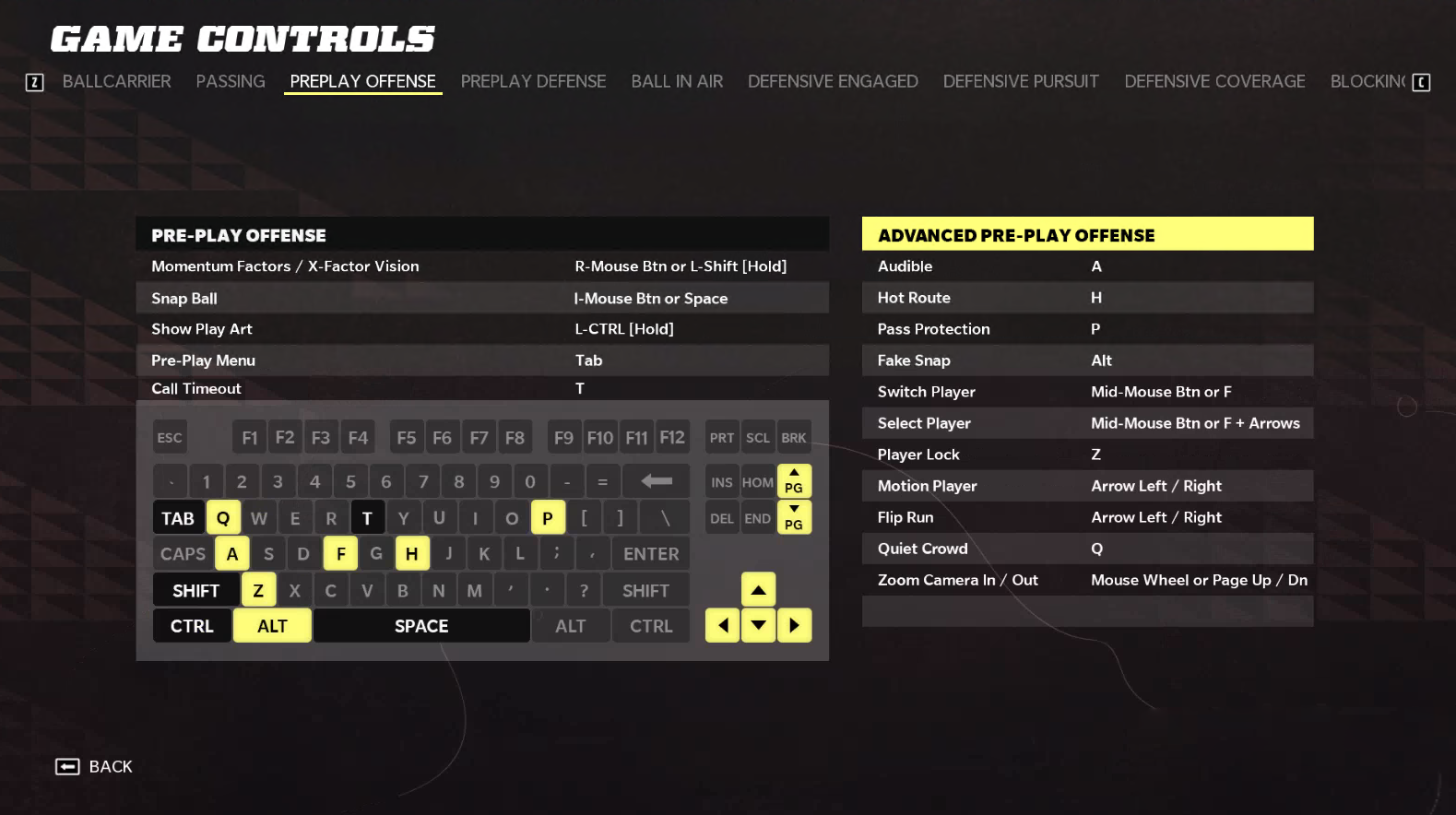Click the SPACE bar to view Snap Ball
This screenshot has width=1456, height=815.
point(421,625)
